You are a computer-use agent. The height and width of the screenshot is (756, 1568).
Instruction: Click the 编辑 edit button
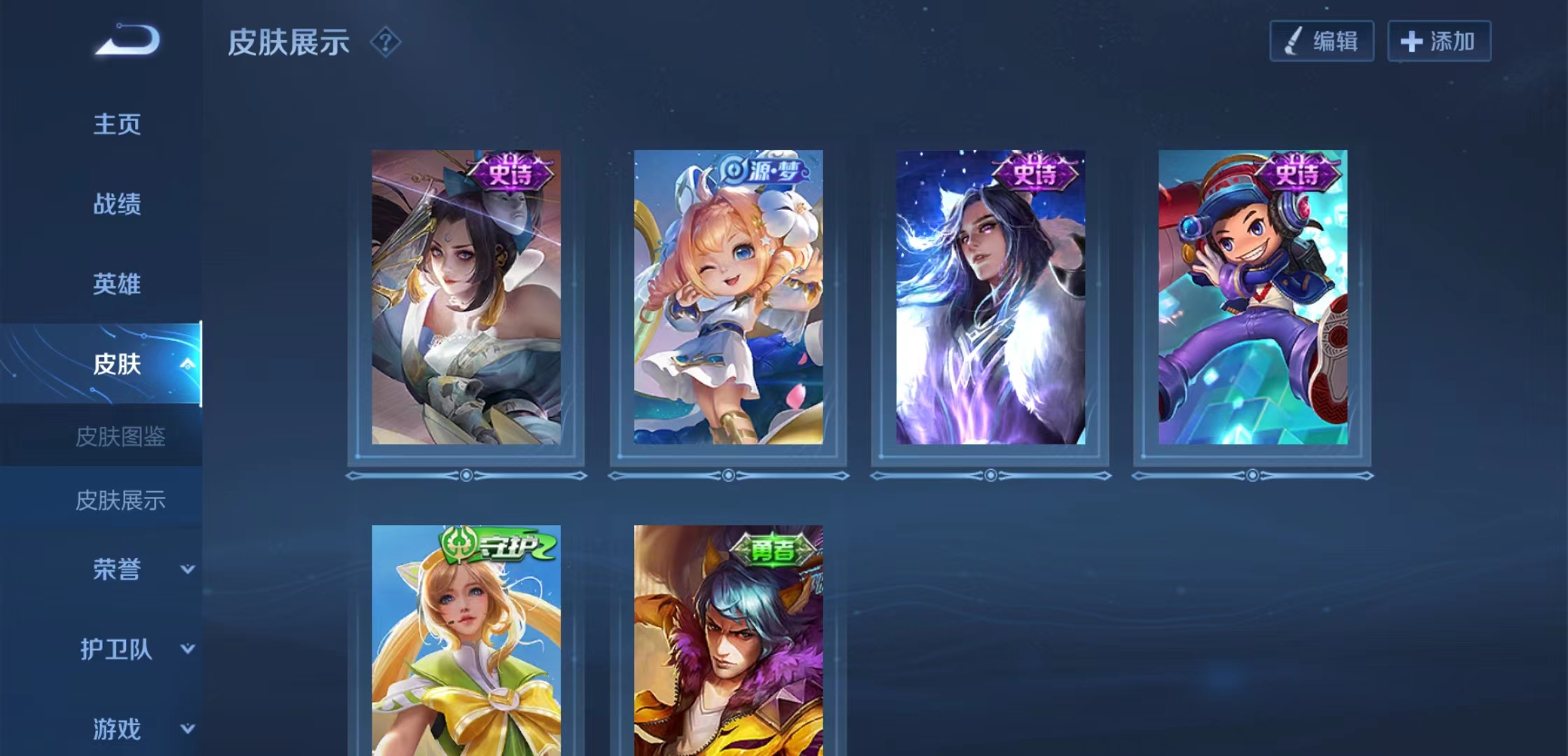point(1322,41)
